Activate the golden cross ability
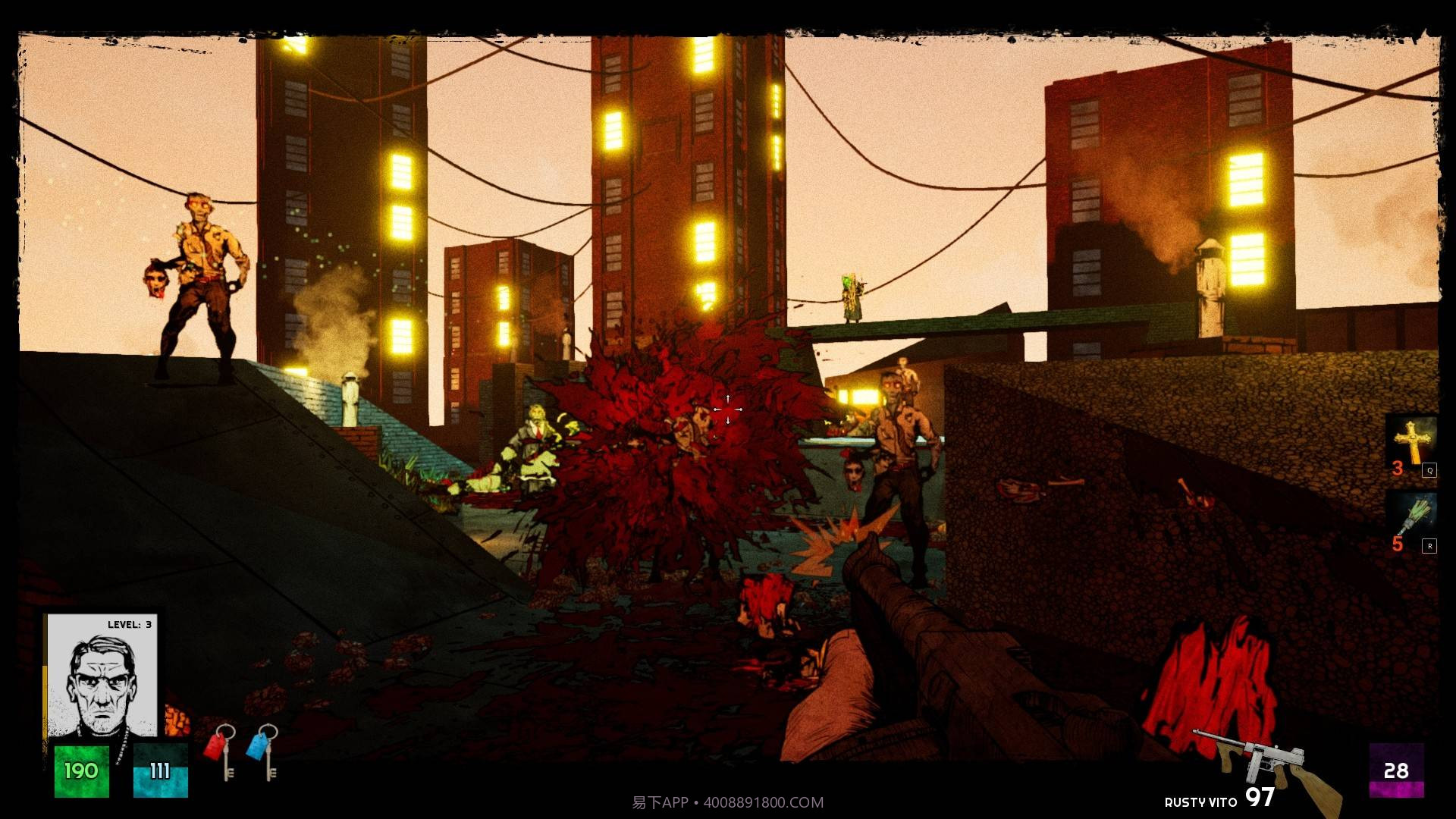The image size is (1456, 819). point(1410,441)
